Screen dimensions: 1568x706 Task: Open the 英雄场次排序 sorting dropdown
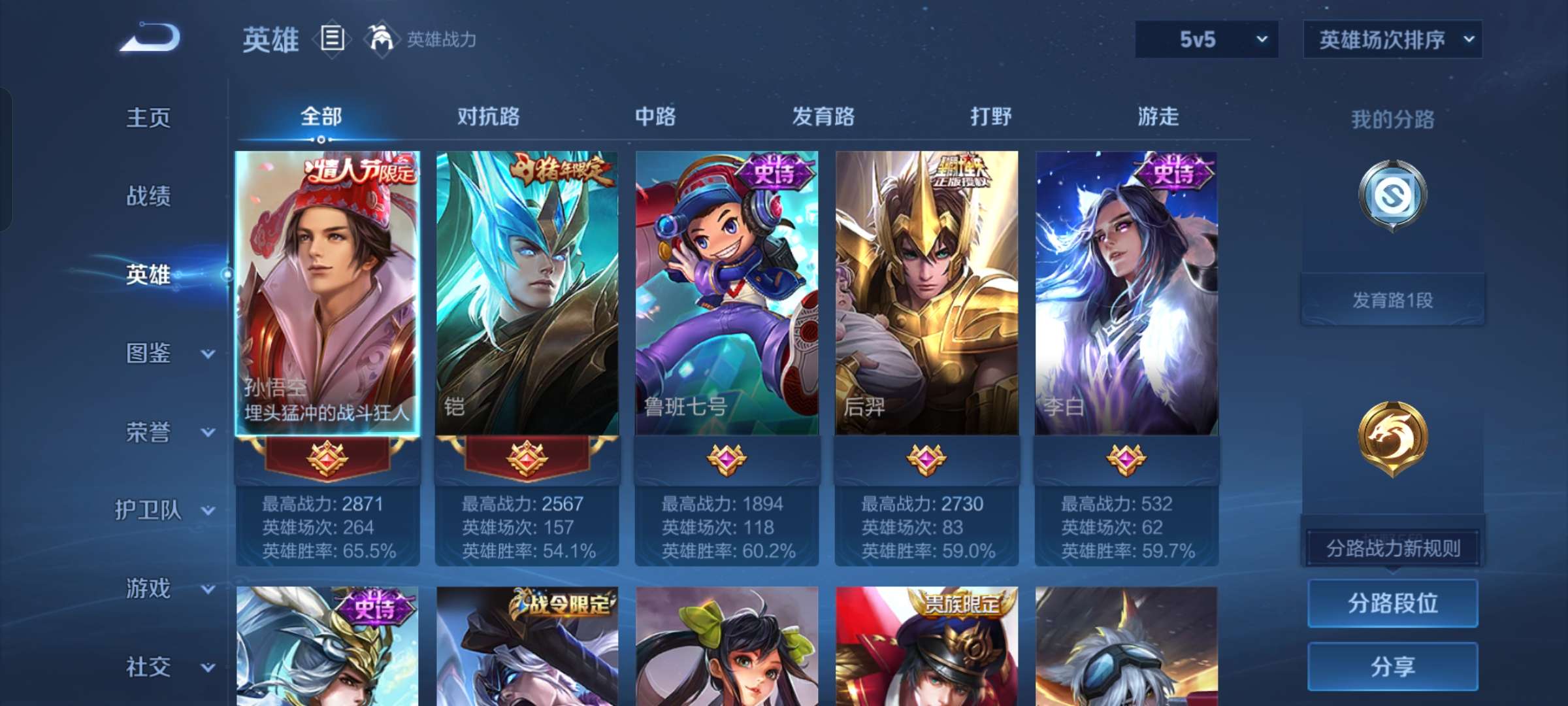click(x=1392, y=41)
